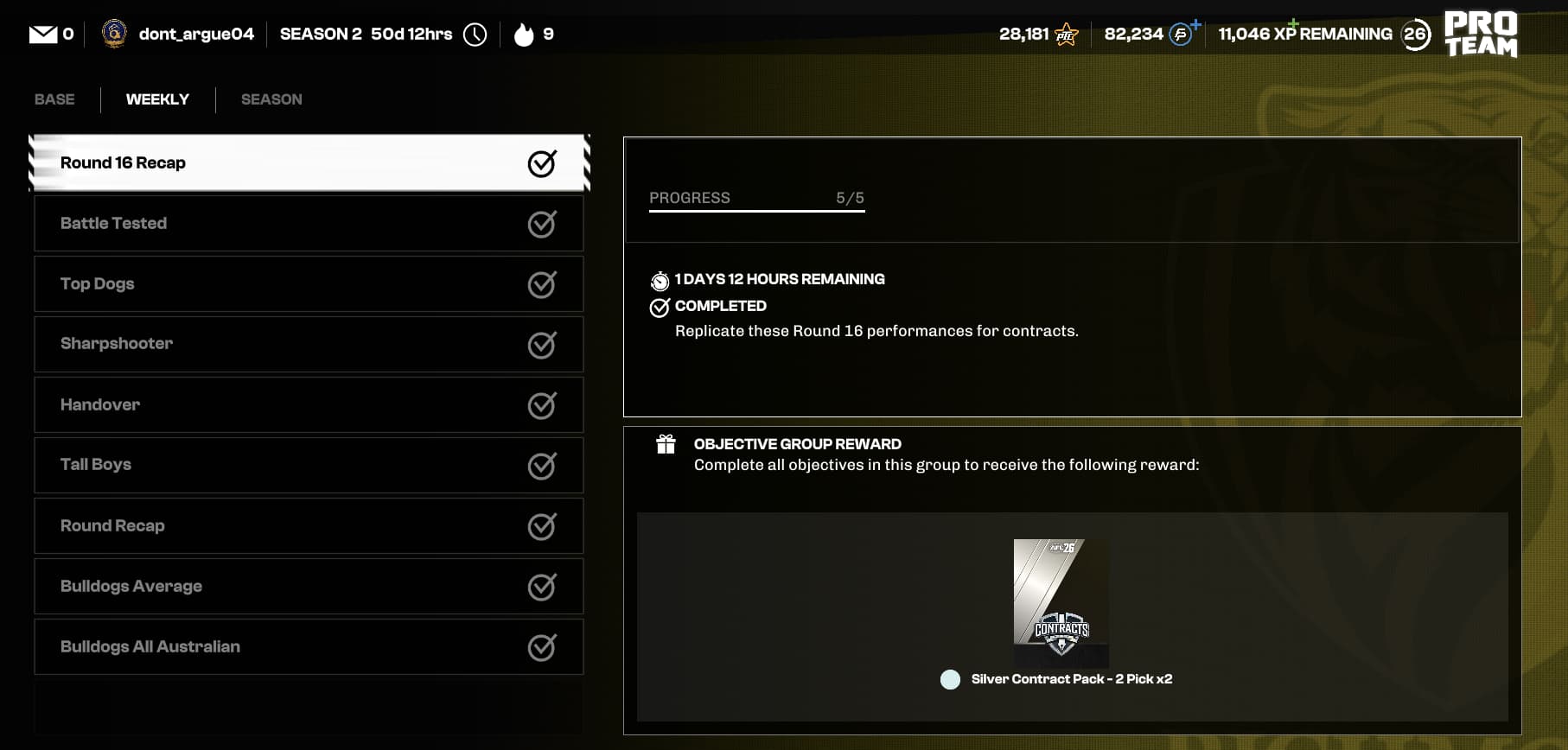This screenshot has width=1568, height=750.
Task: View the Handover objective
Action: pos(309,404)
